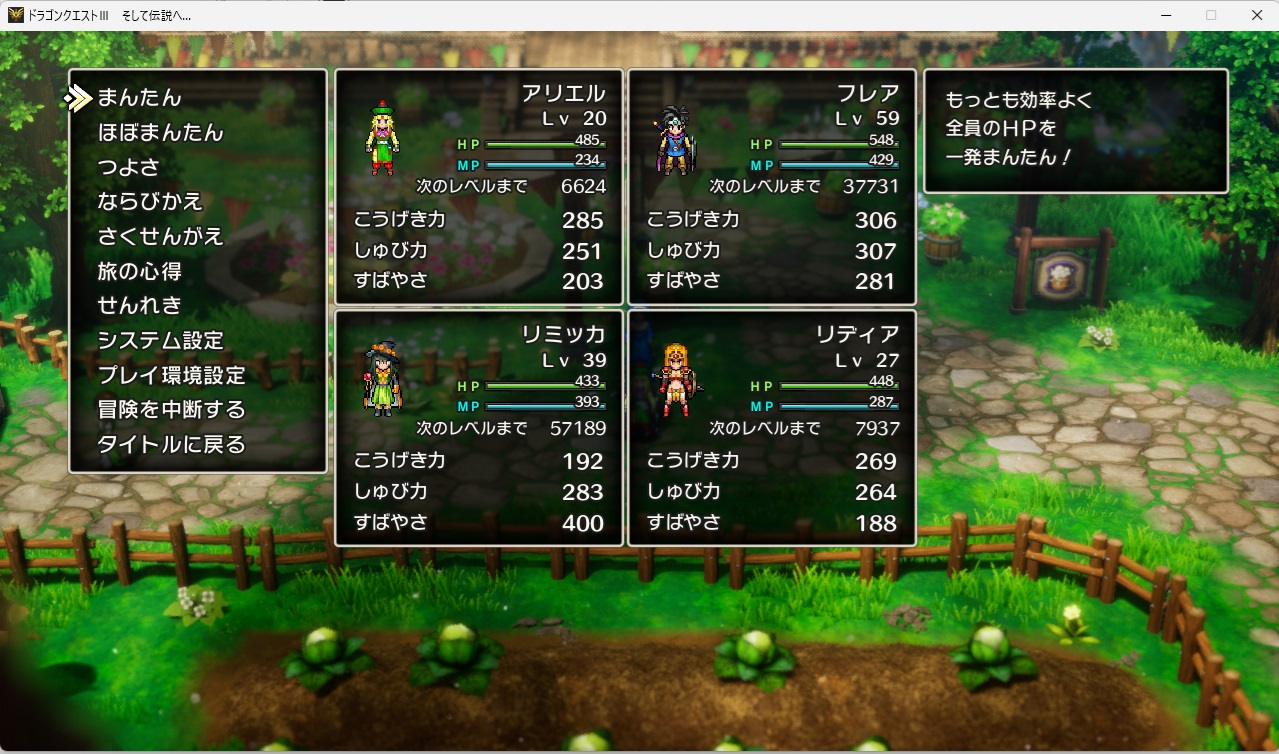Select まんたん to fully heal the party
The width and height of the screenshot is (1279, 754).
coord(139,98)
